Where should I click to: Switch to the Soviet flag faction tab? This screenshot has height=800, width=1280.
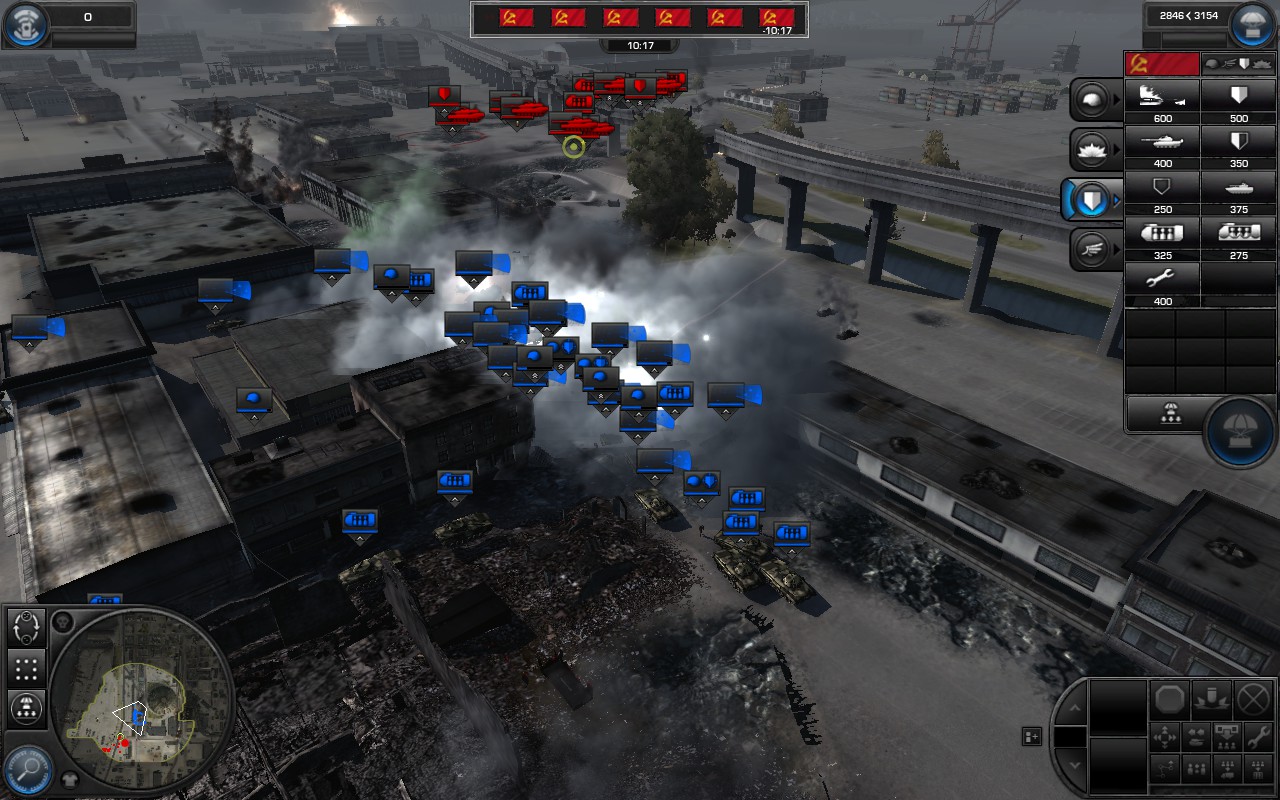tap(1160, 62)
